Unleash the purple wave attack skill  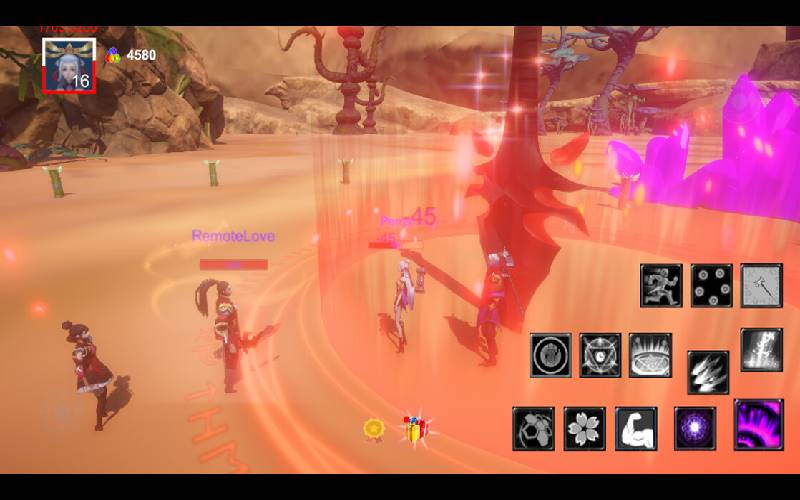[x=758, y=424]
